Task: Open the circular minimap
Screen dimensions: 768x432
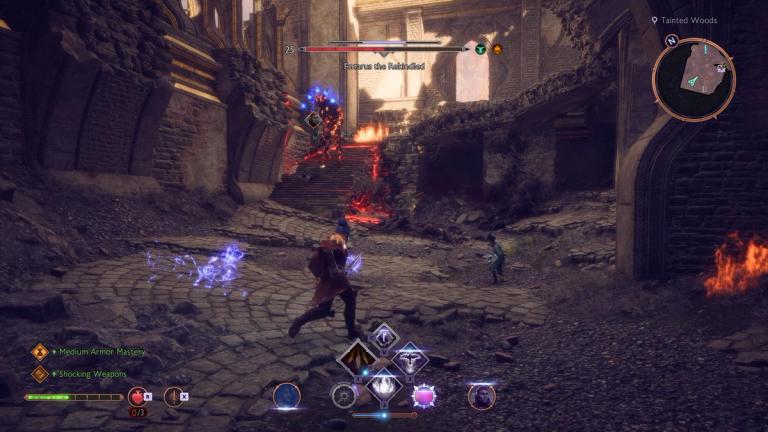Action: (693, 79)
